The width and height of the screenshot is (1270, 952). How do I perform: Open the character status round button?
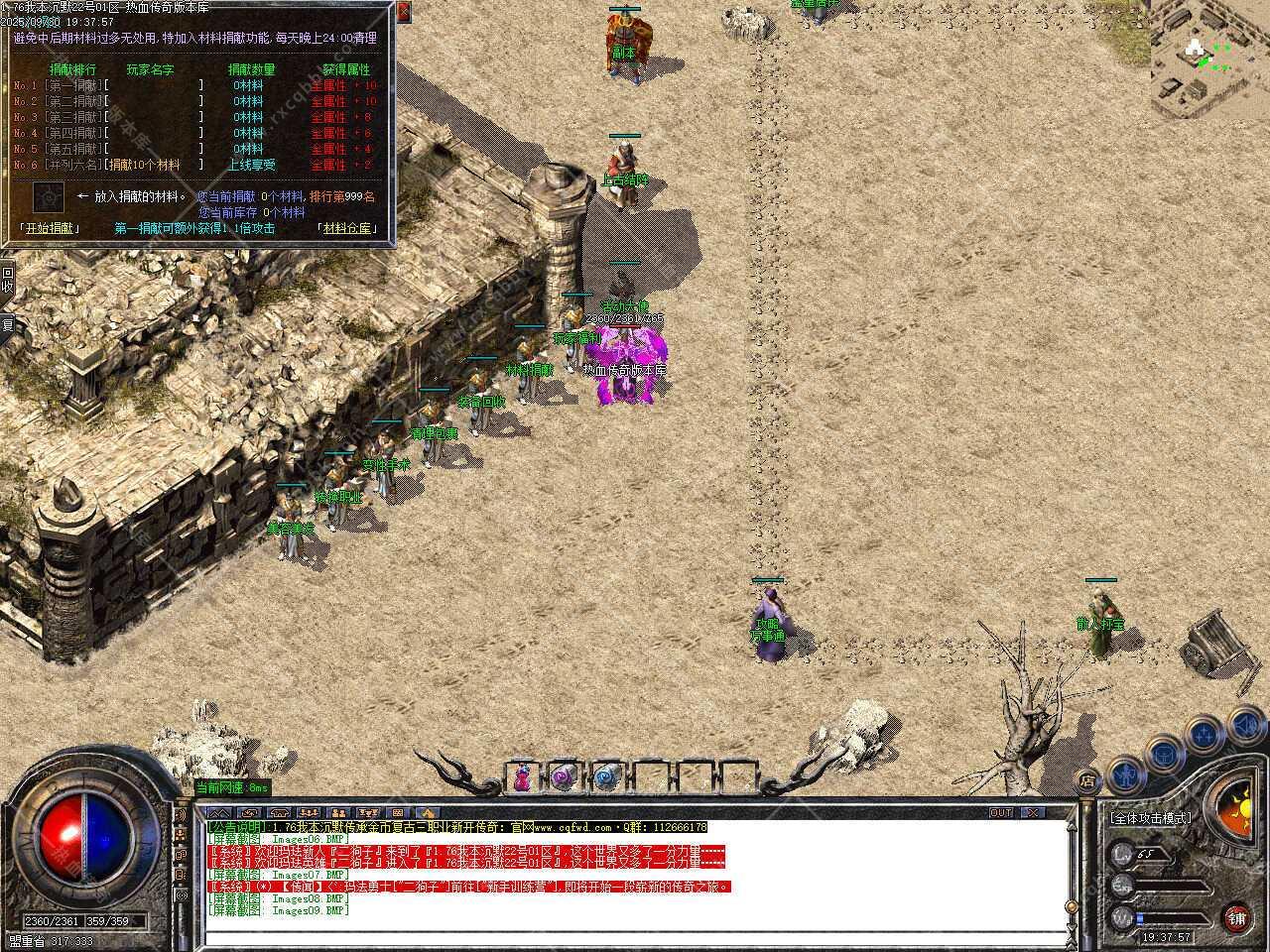1125,772
